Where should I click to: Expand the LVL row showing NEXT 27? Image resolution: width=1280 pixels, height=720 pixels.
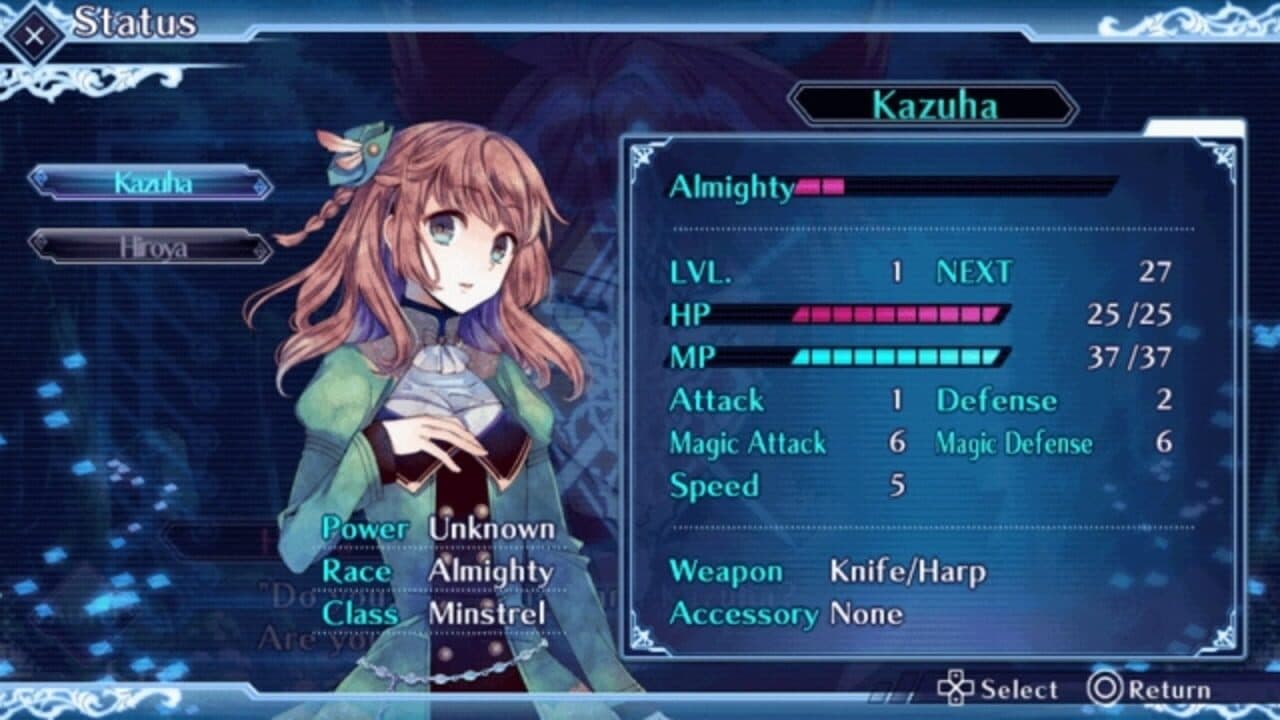pos(900,271)
